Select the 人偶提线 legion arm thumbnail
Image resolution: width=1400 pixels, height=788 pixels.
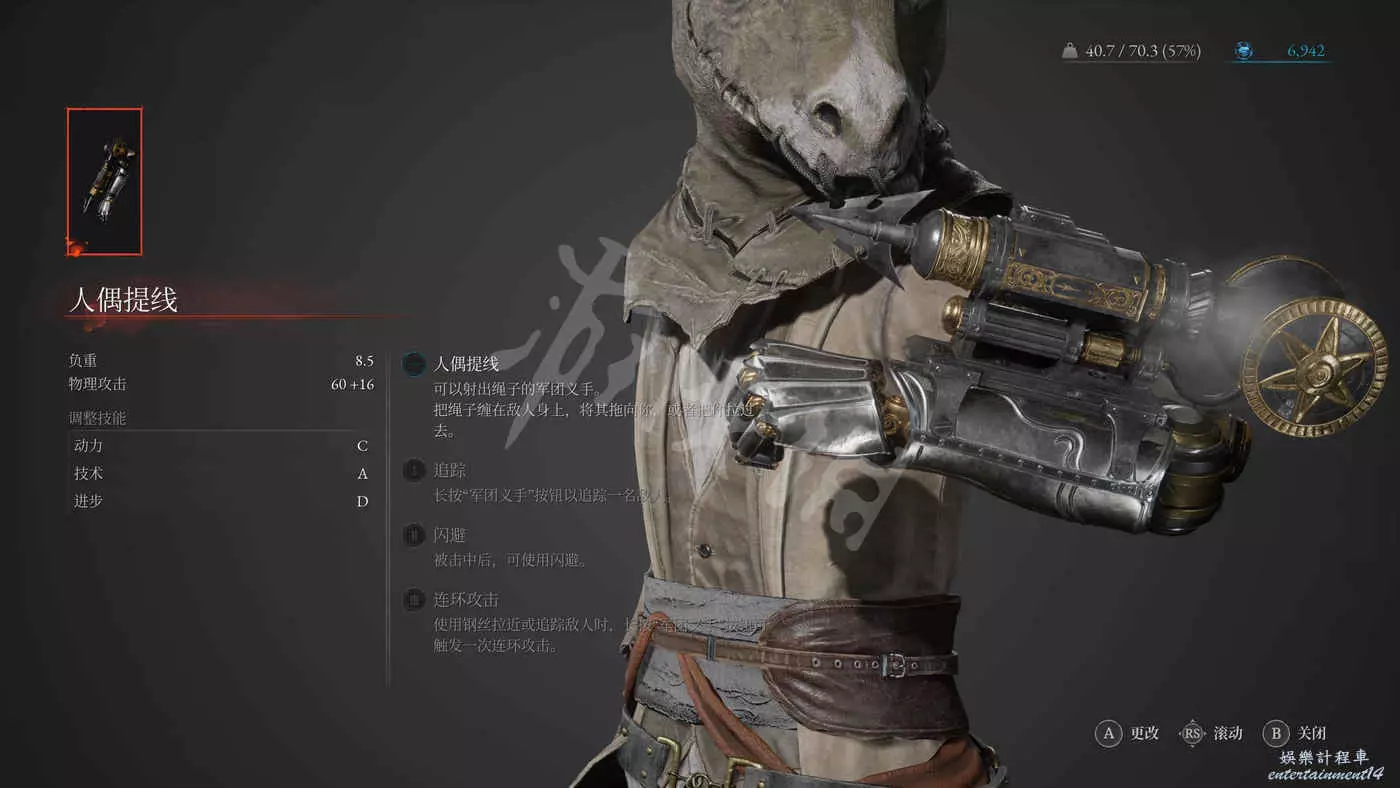pyautogui.click(x=105, y=181)
